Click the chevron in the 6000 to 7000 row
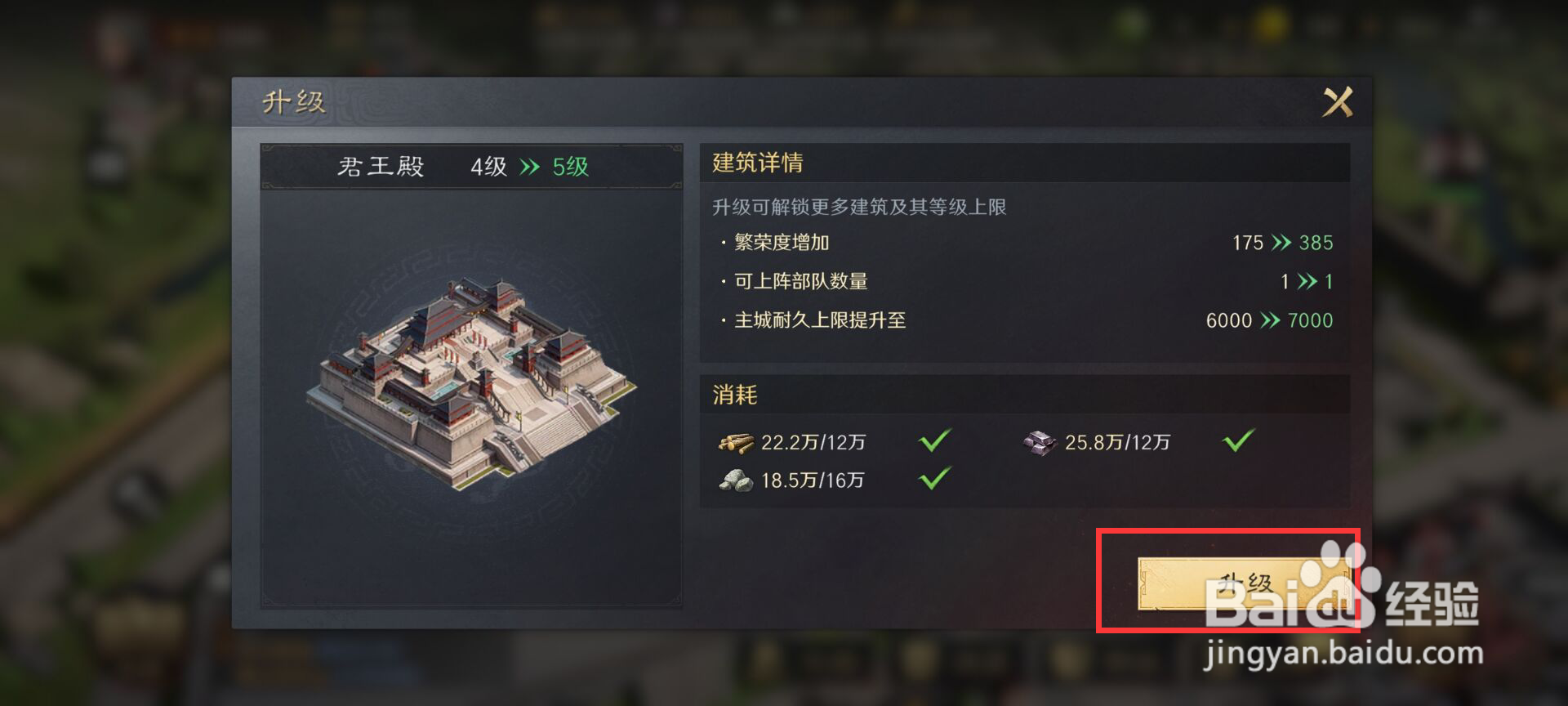This screenshot has height=706, width=1568. tap(1272, 320)
